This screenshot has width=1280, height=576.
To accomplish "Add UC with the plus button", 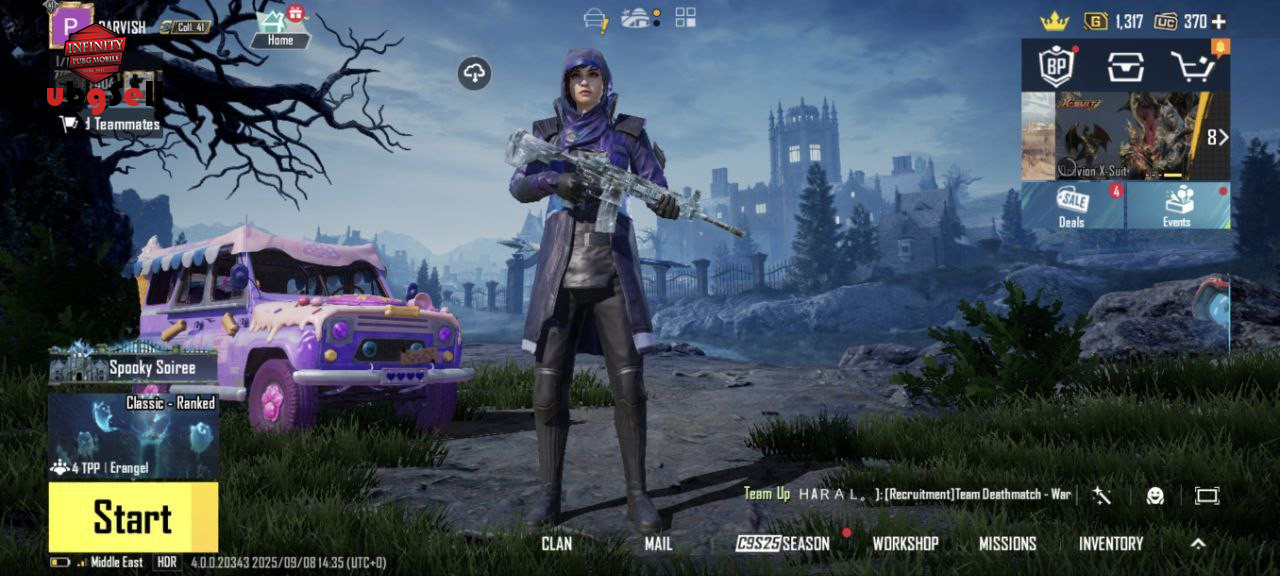I will coord(1218,21).
